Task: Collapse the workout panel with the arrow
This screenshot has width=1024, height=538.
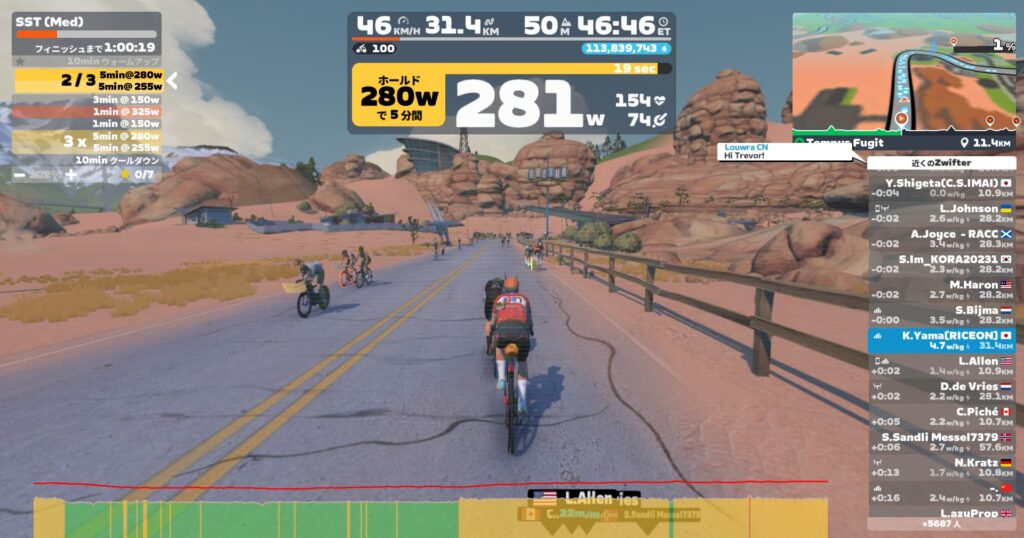Action: [x=171, y=81]
